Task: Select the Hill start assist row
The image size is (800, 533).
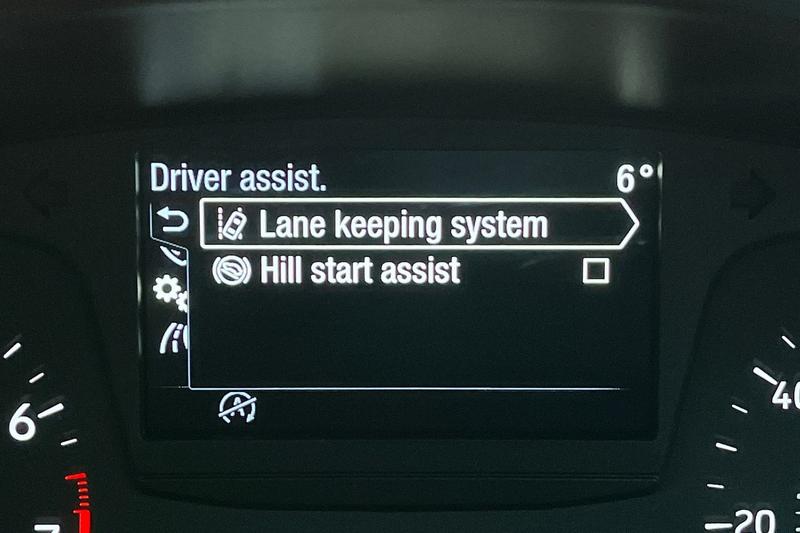Action: point(360,270)
